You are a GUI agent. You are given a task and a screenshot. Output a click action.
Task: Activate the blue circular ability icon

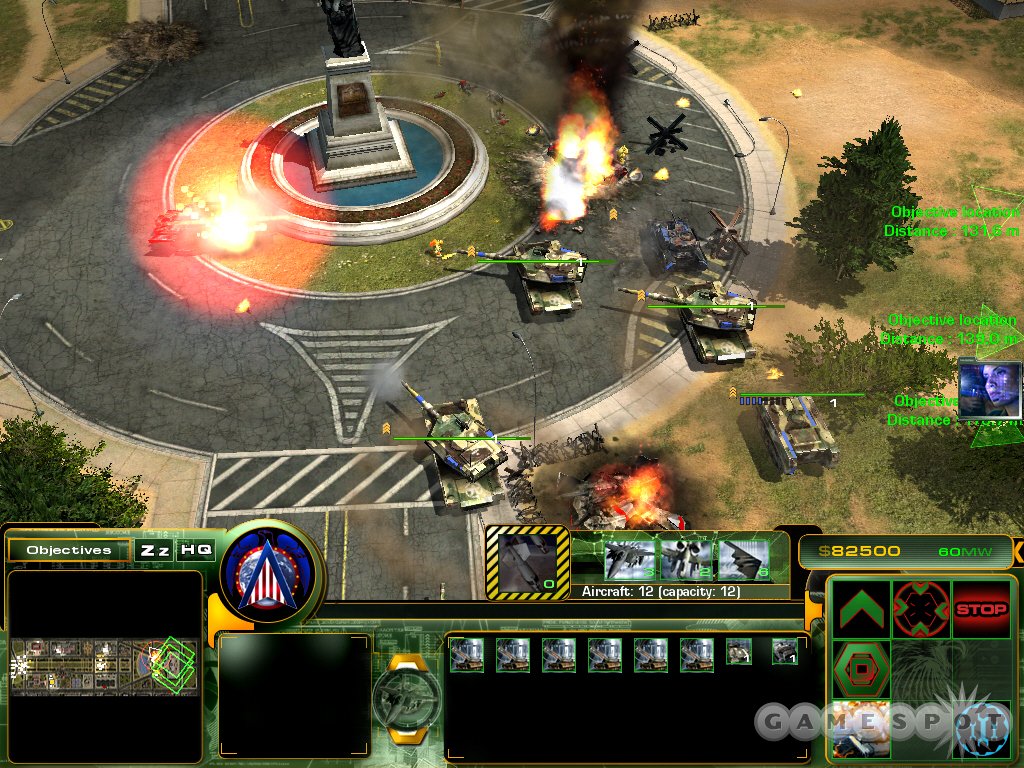click(981, 729)
